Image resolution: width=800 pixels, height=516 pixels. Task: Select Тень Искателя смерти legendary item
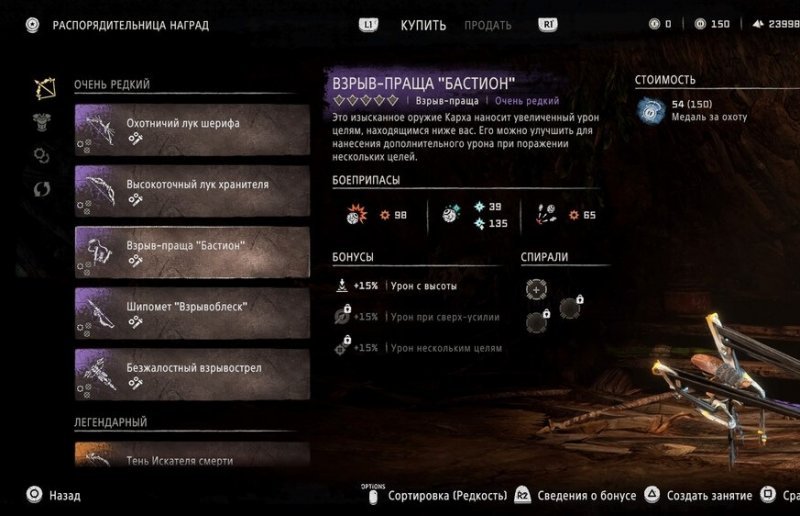[192, 456]
